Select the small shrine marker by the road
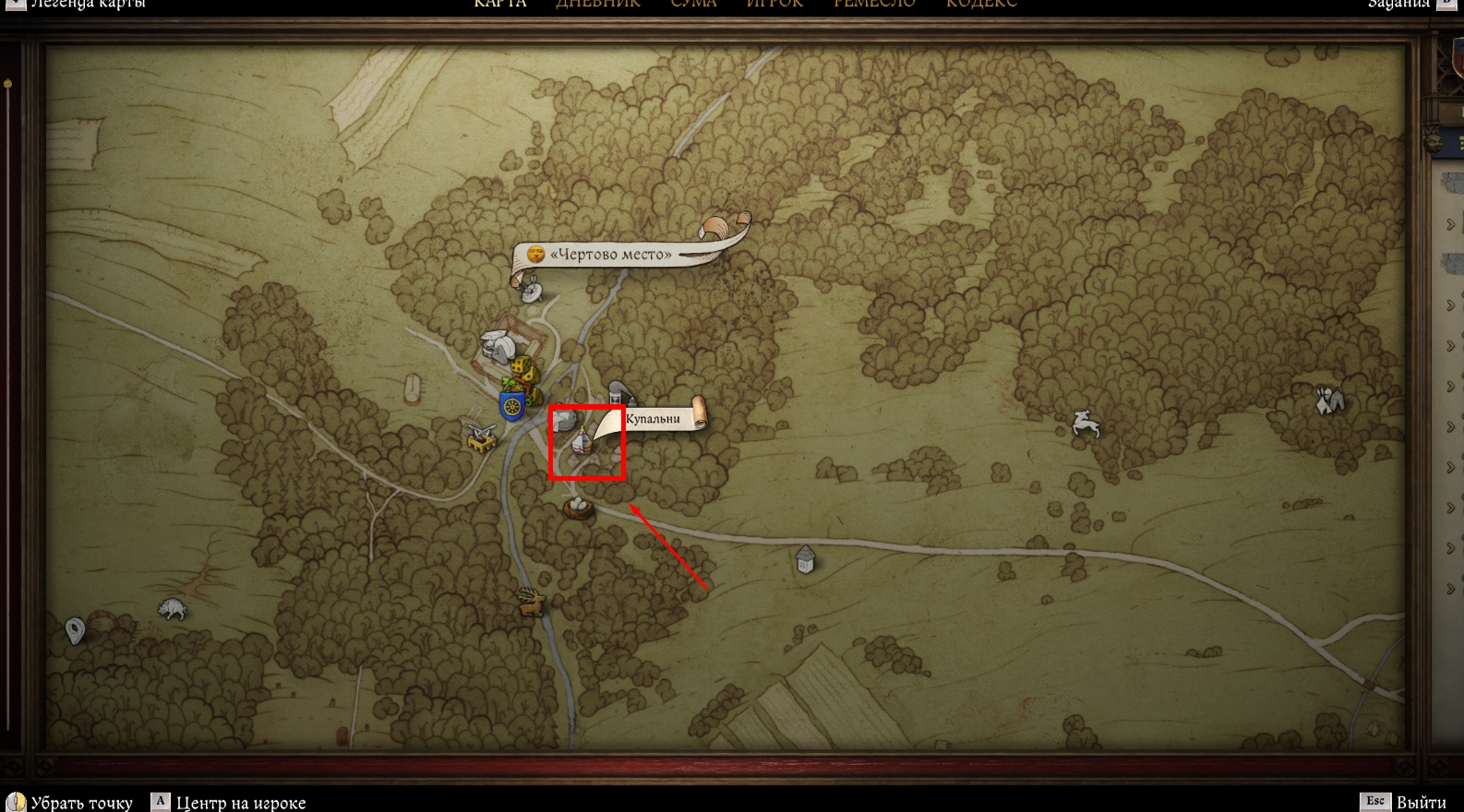The height and width of the screenshot is (812, 1464). click(x=805, y=558)
